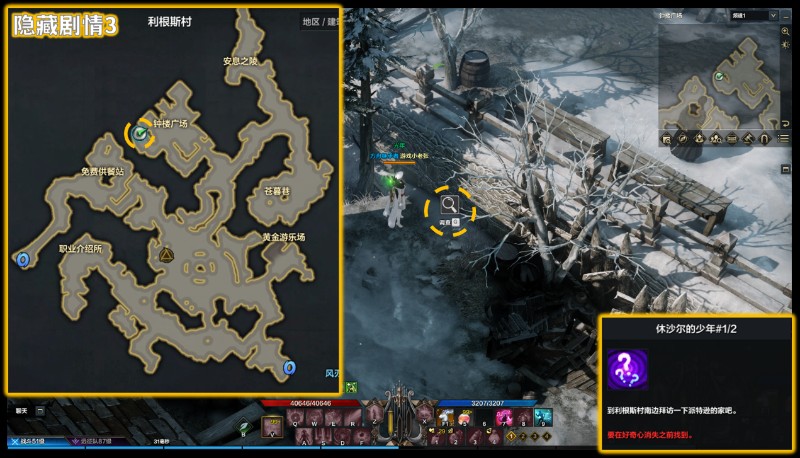Select the green checkmark marker on the large map

click(140, 132)
